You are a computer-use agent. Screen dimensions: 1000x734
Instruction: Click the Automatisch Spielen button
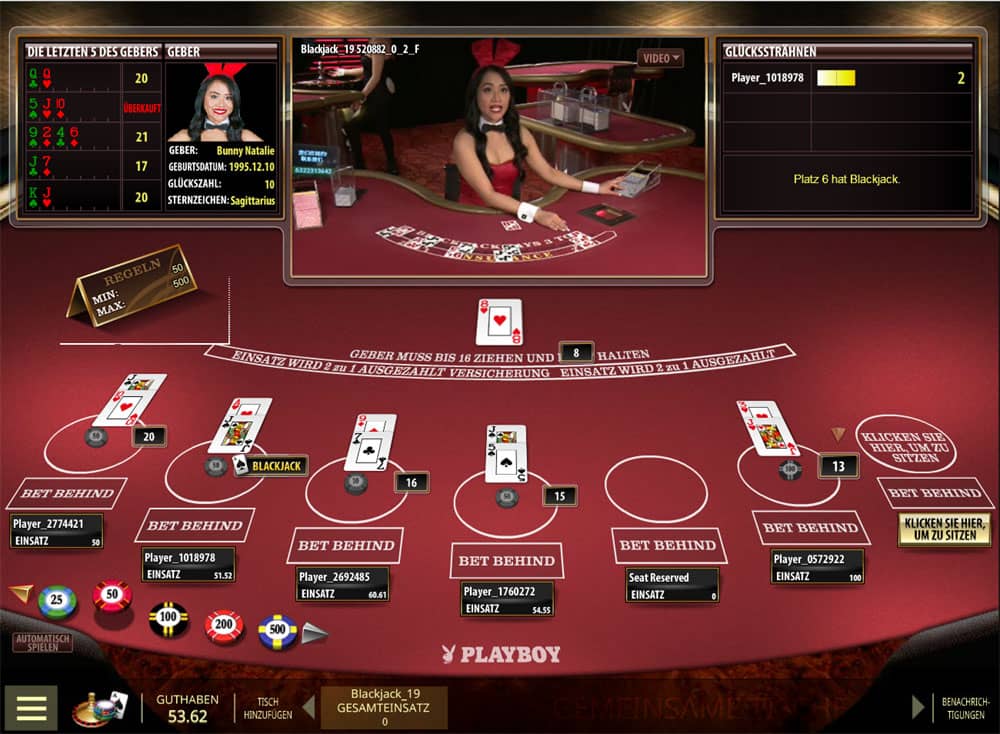pos(43,642)
